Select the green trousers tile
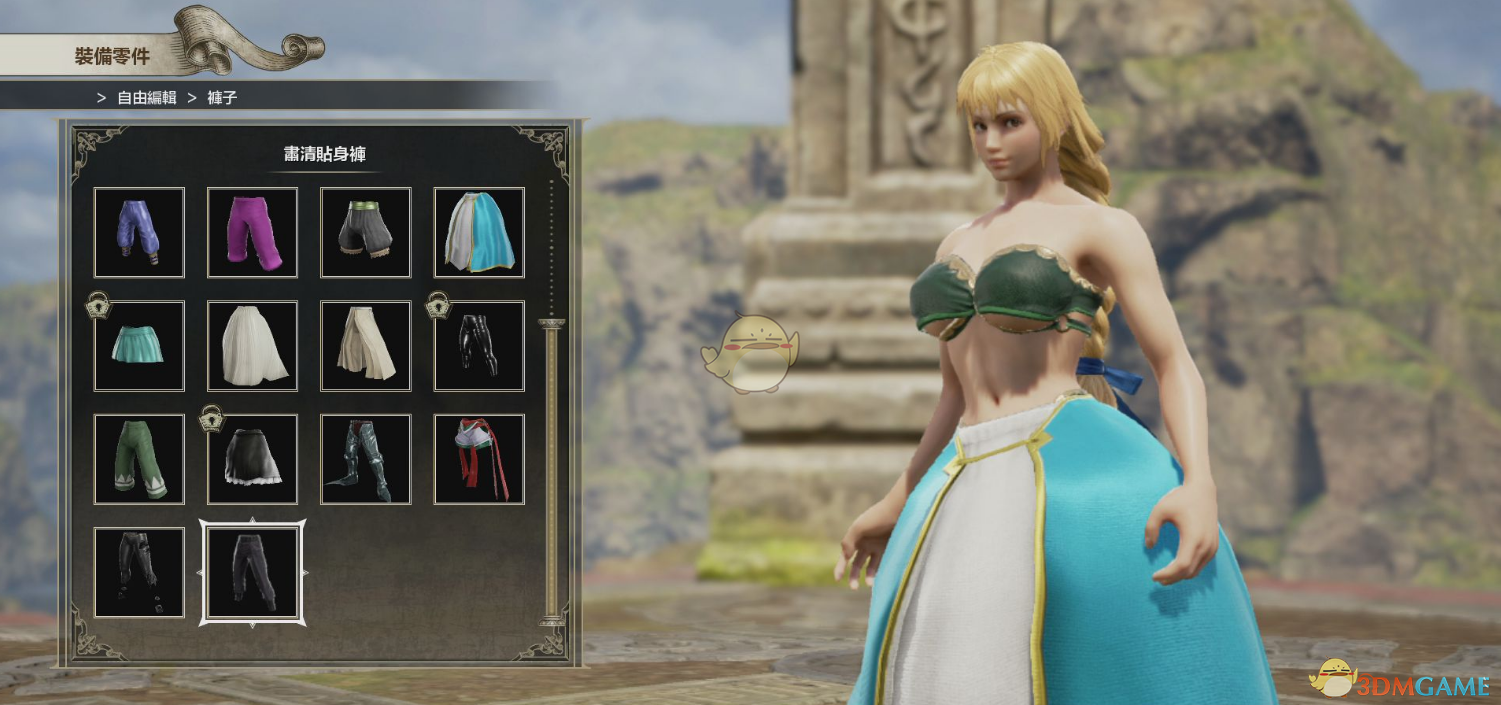The width and height of the screenshot is (1501, 705). pyautogui.click(x=139, y=458)
